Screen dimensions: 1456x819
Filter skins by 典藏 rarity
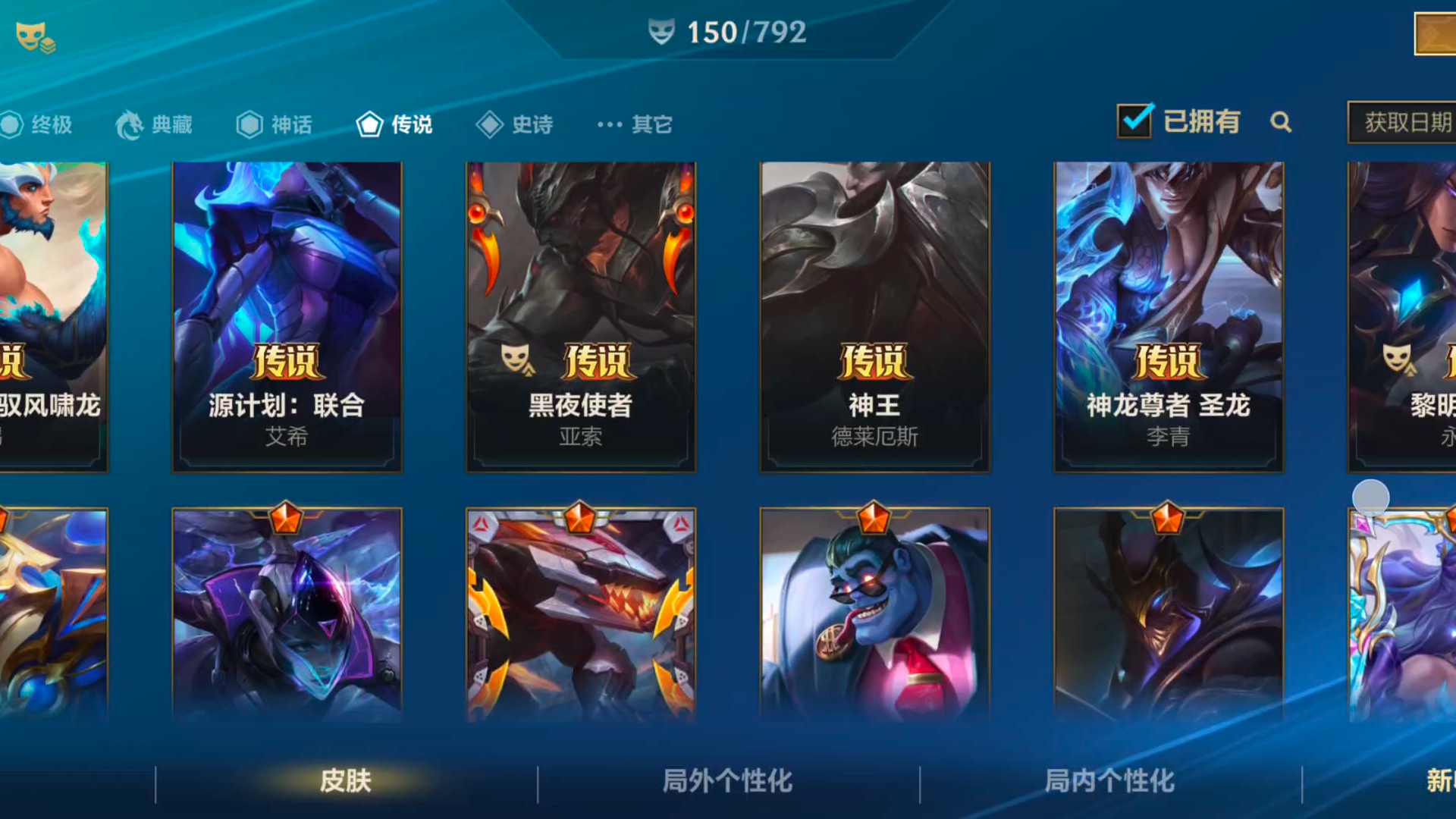pyautogui.click(x=155, y=124)
